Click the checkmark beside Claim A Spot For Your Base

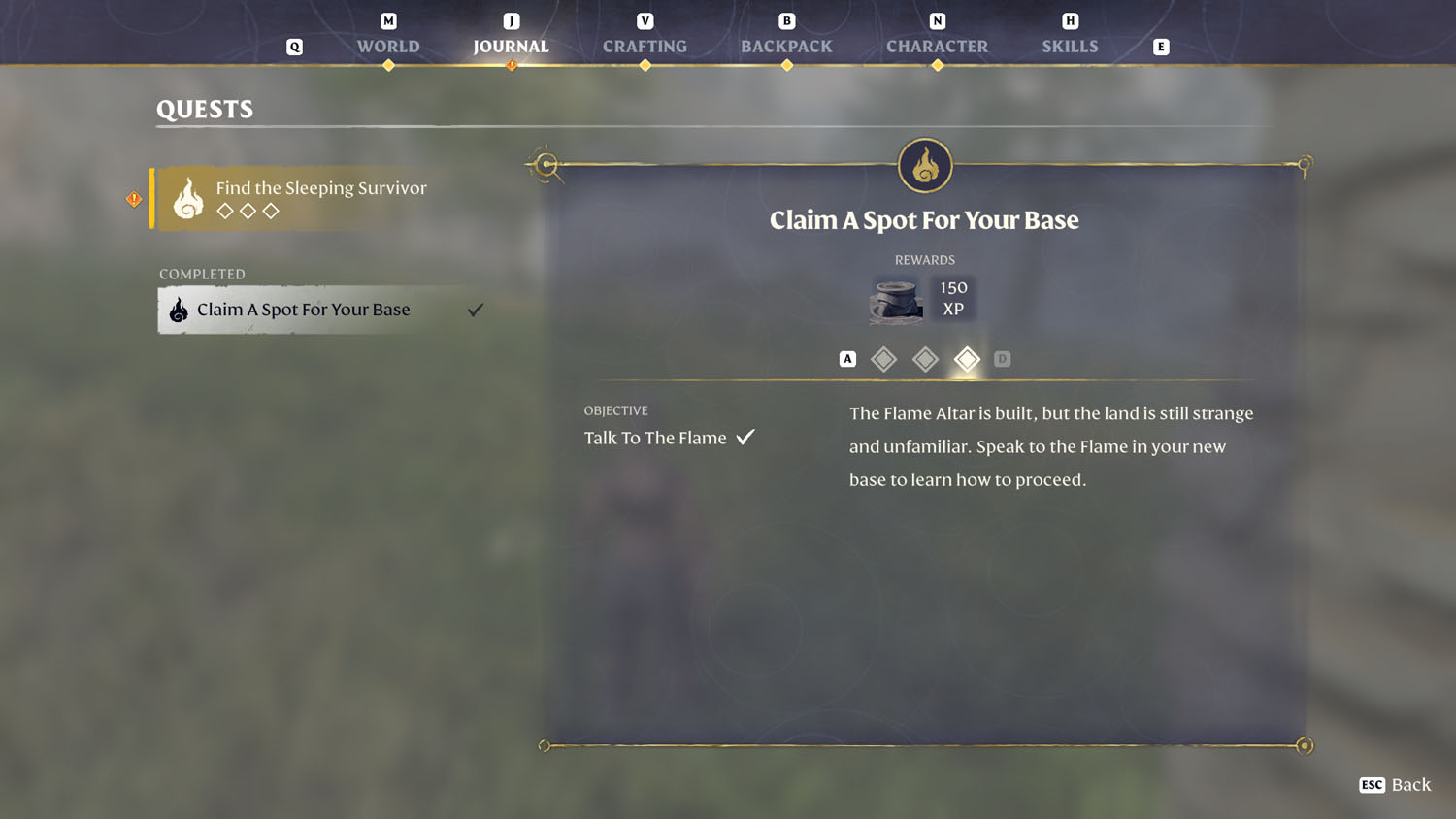tap(475, 310)
